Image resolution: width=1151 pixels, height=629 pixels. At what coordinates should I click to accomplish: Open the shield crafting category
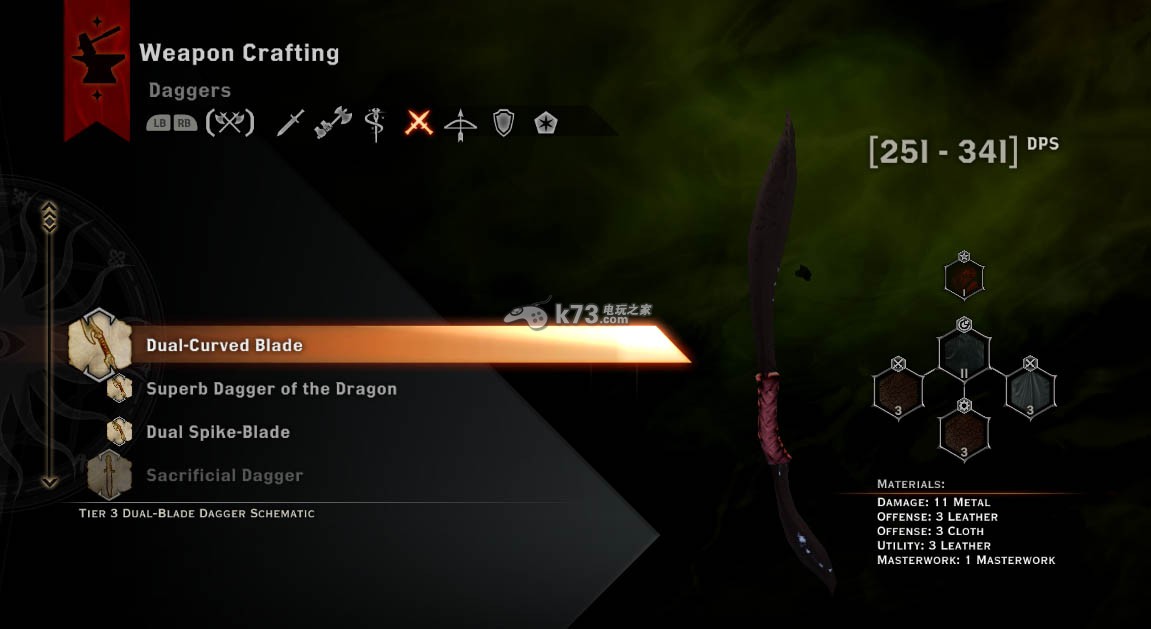point(504,123)
